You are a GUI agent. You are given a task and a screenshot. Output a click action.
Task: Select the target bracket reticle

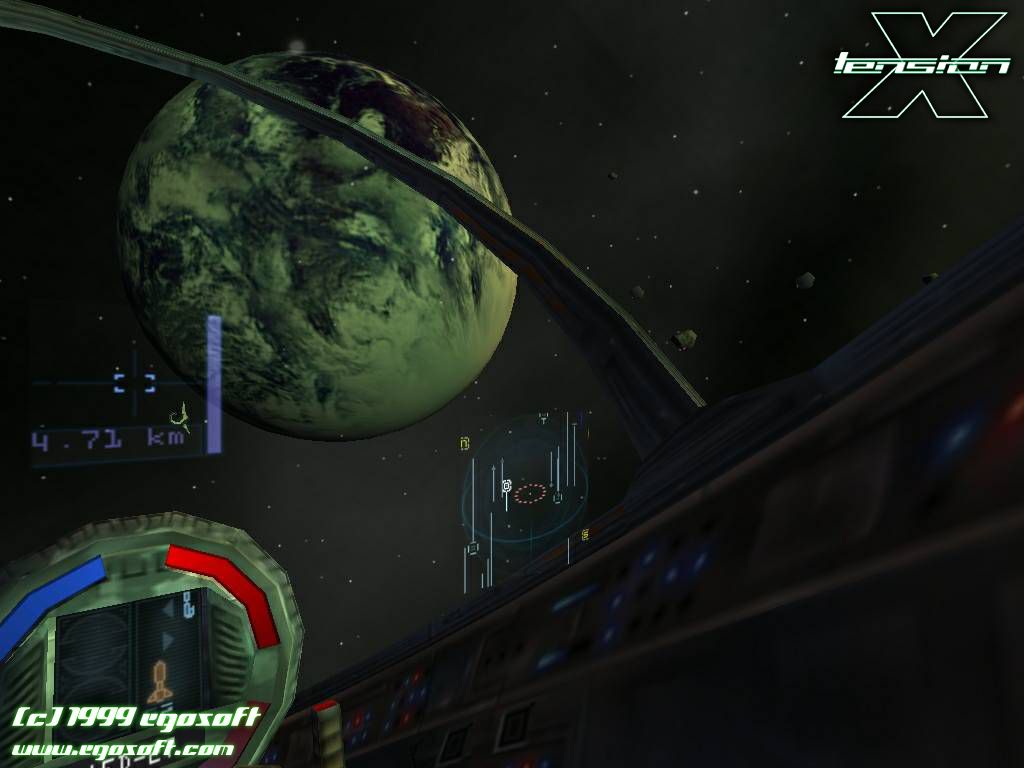pos(134,381)
